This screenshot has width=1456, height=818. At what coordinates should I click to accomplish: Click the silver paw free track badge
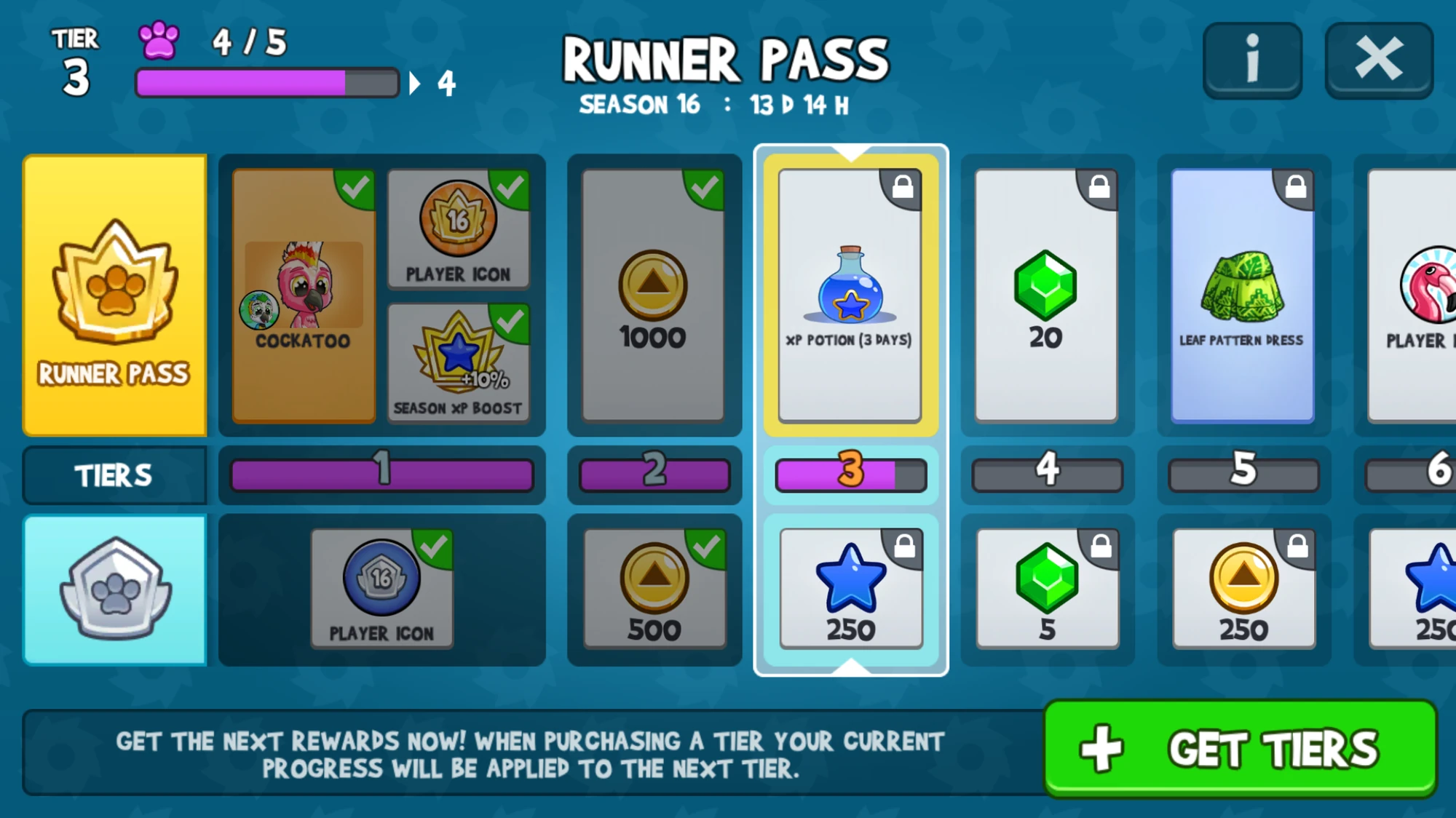115,589
